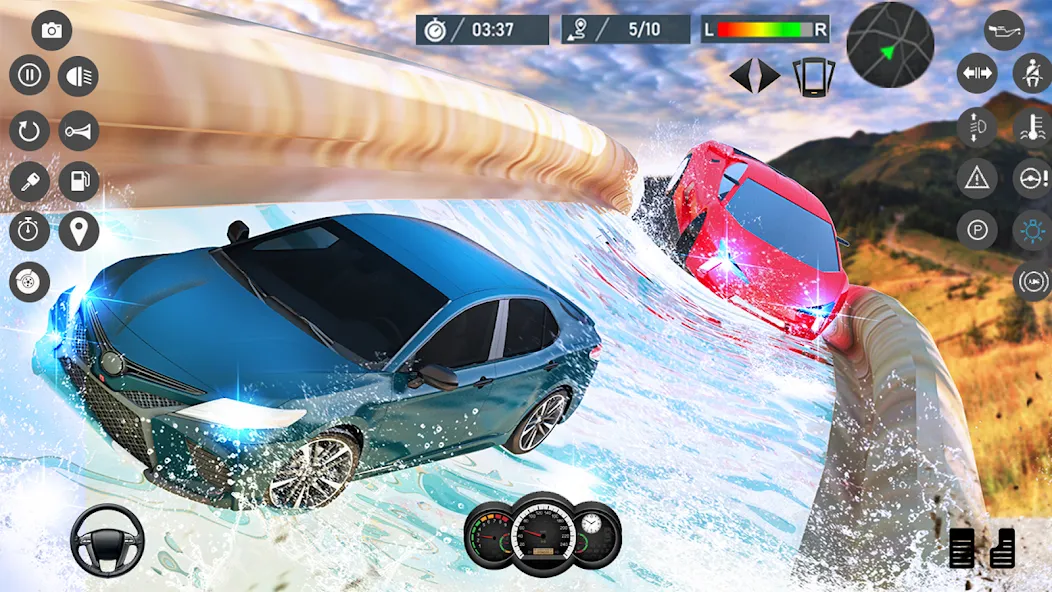Select phone tilt steering mode

coord(814,76)
